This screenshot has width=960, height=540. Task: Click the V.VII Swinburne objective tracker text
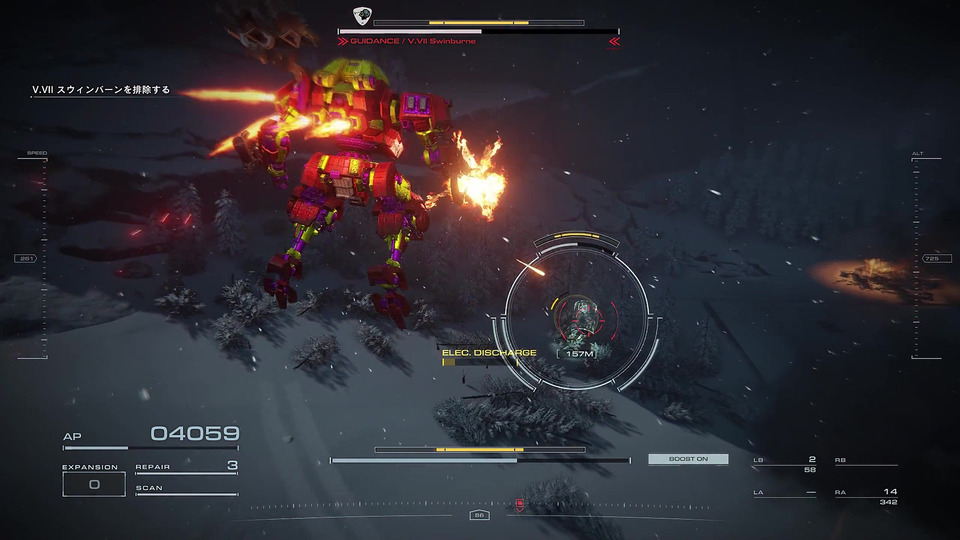pos(101,90)
